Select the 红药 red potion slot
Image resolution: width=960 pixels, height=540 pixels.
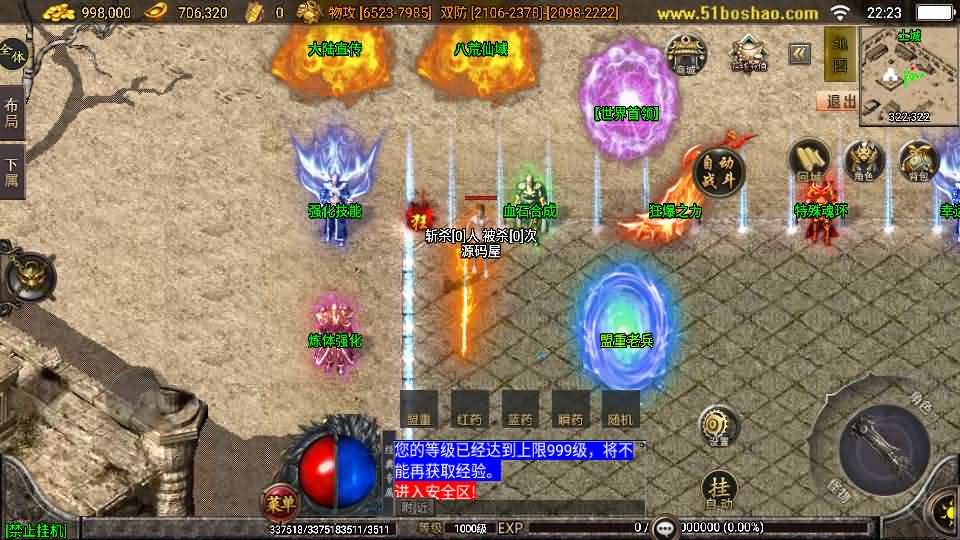click(x=470, y=409)
